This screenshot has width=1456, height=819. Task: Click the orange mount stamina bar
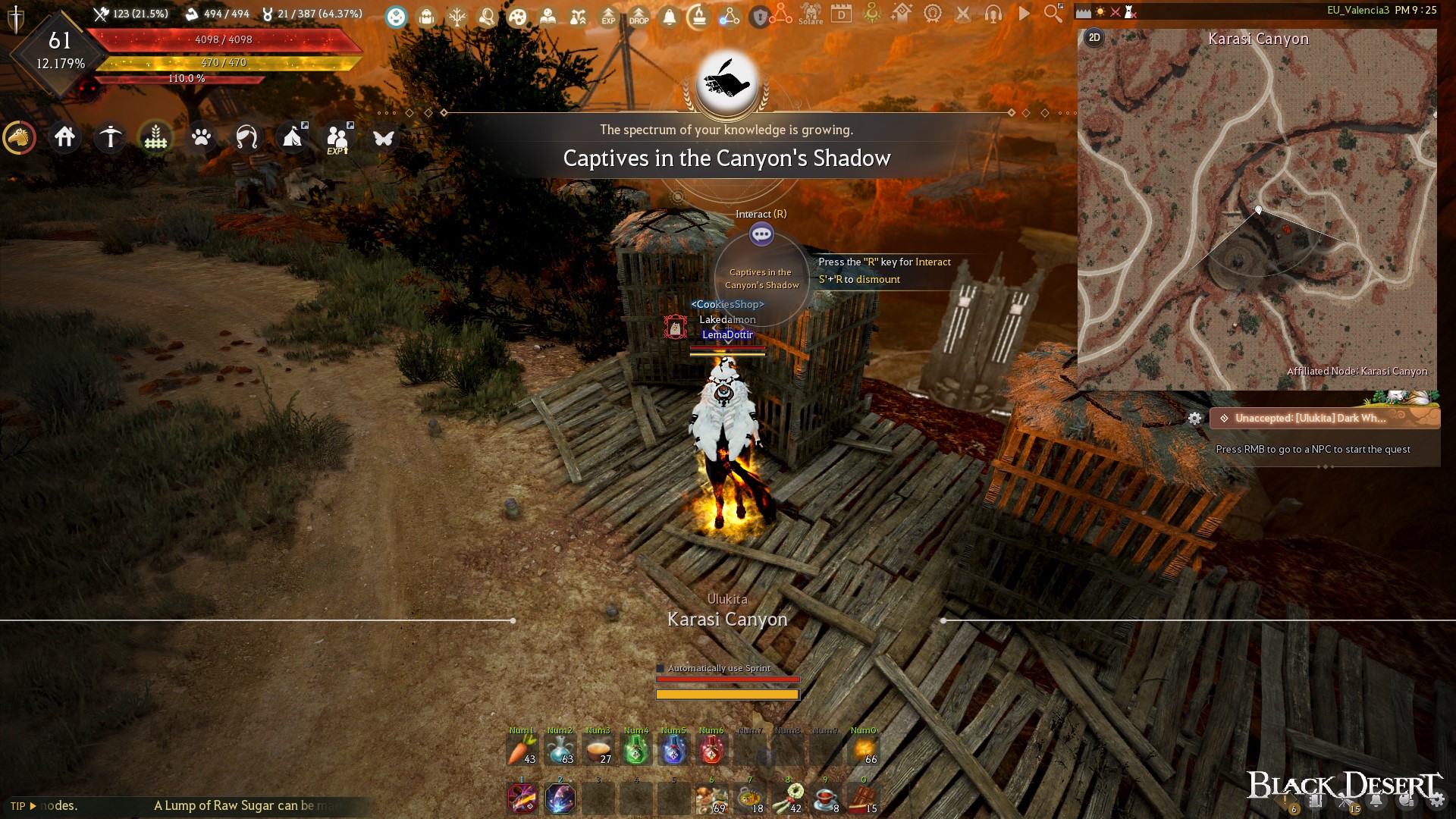pos(727,693)
